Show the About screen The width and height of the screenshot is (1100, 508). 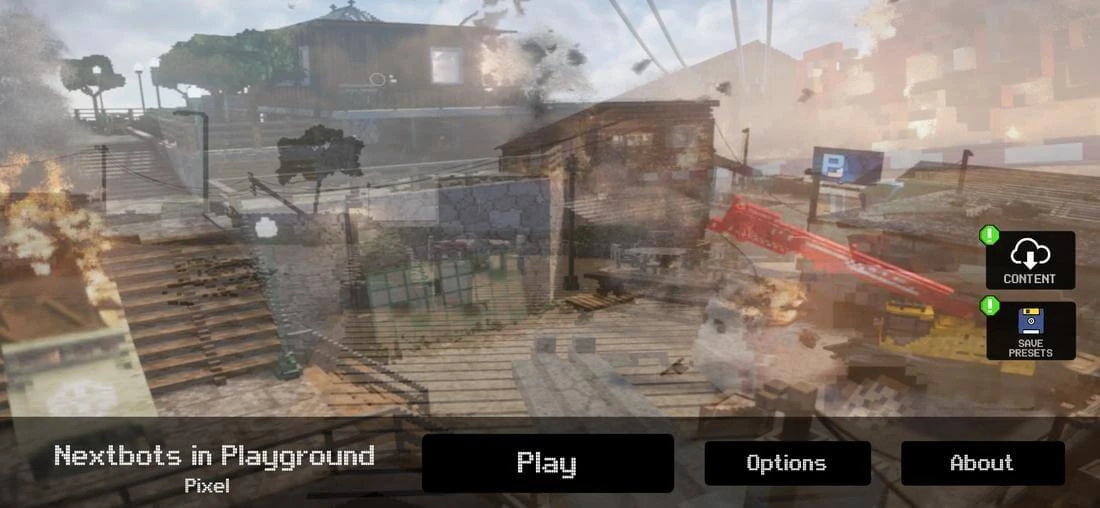pos(981,463)
